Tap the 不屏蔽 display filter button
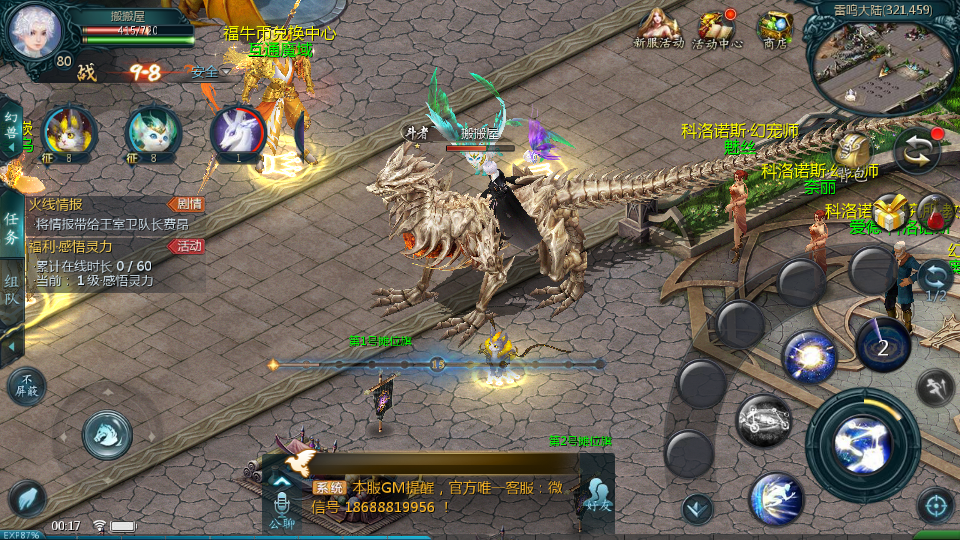 pos(26,385)
